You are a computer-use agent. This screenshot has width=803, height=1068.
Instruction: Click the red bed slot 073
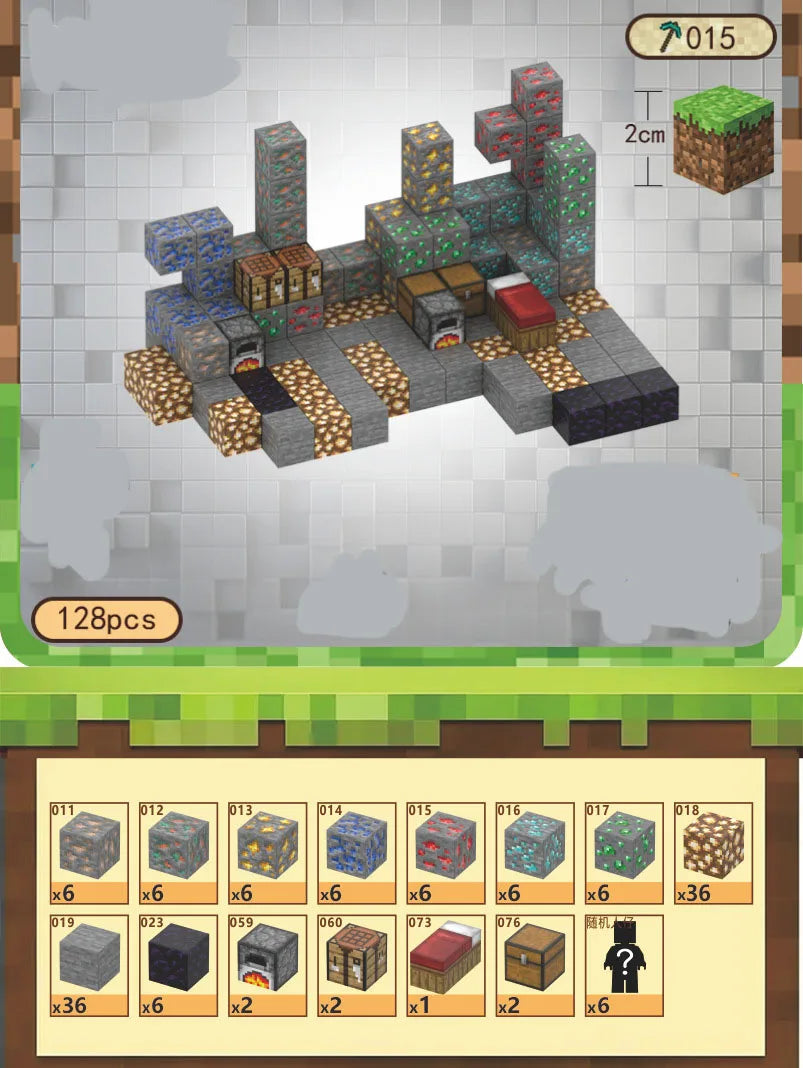(x=446, y=965)
